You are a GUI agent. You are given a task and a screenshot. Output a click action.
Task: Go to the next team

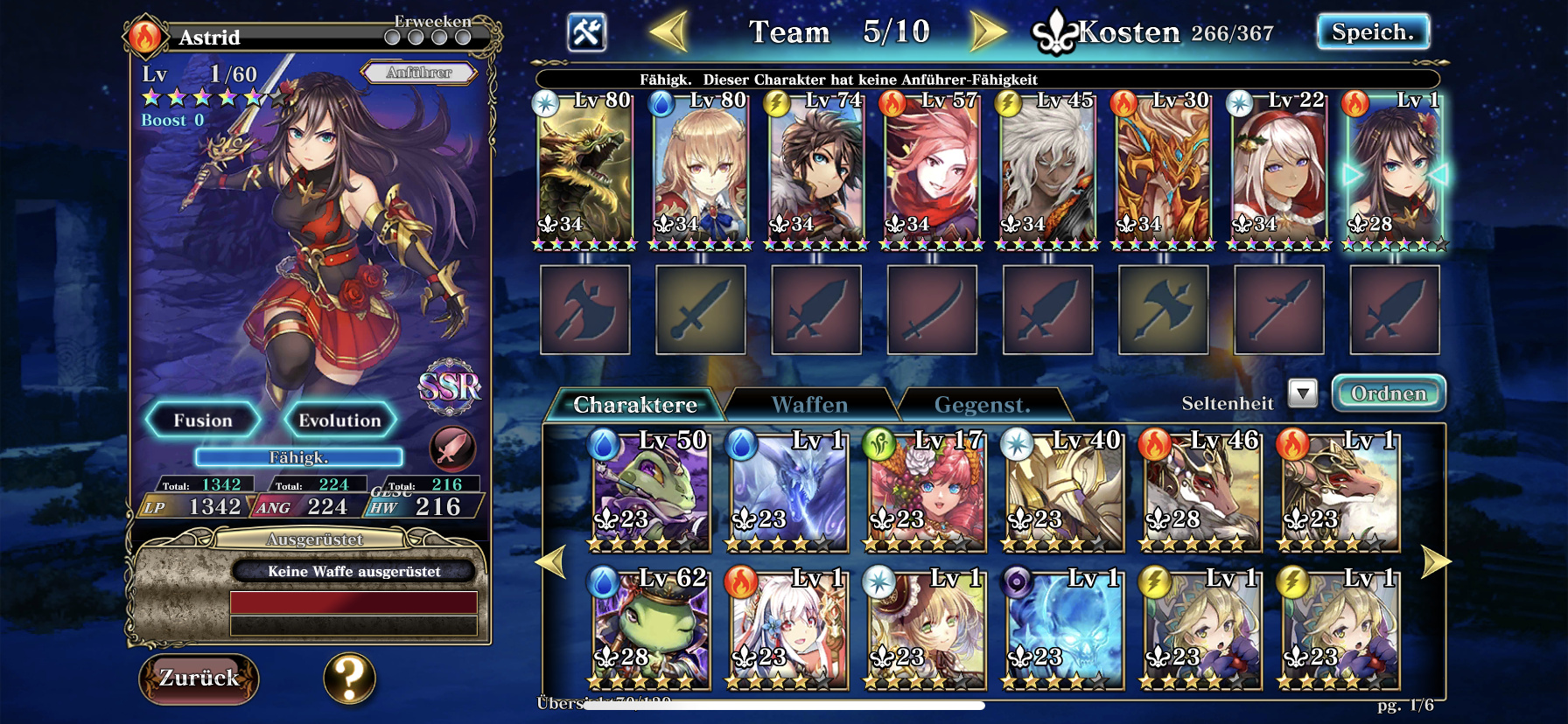click(x=989, y=32)
